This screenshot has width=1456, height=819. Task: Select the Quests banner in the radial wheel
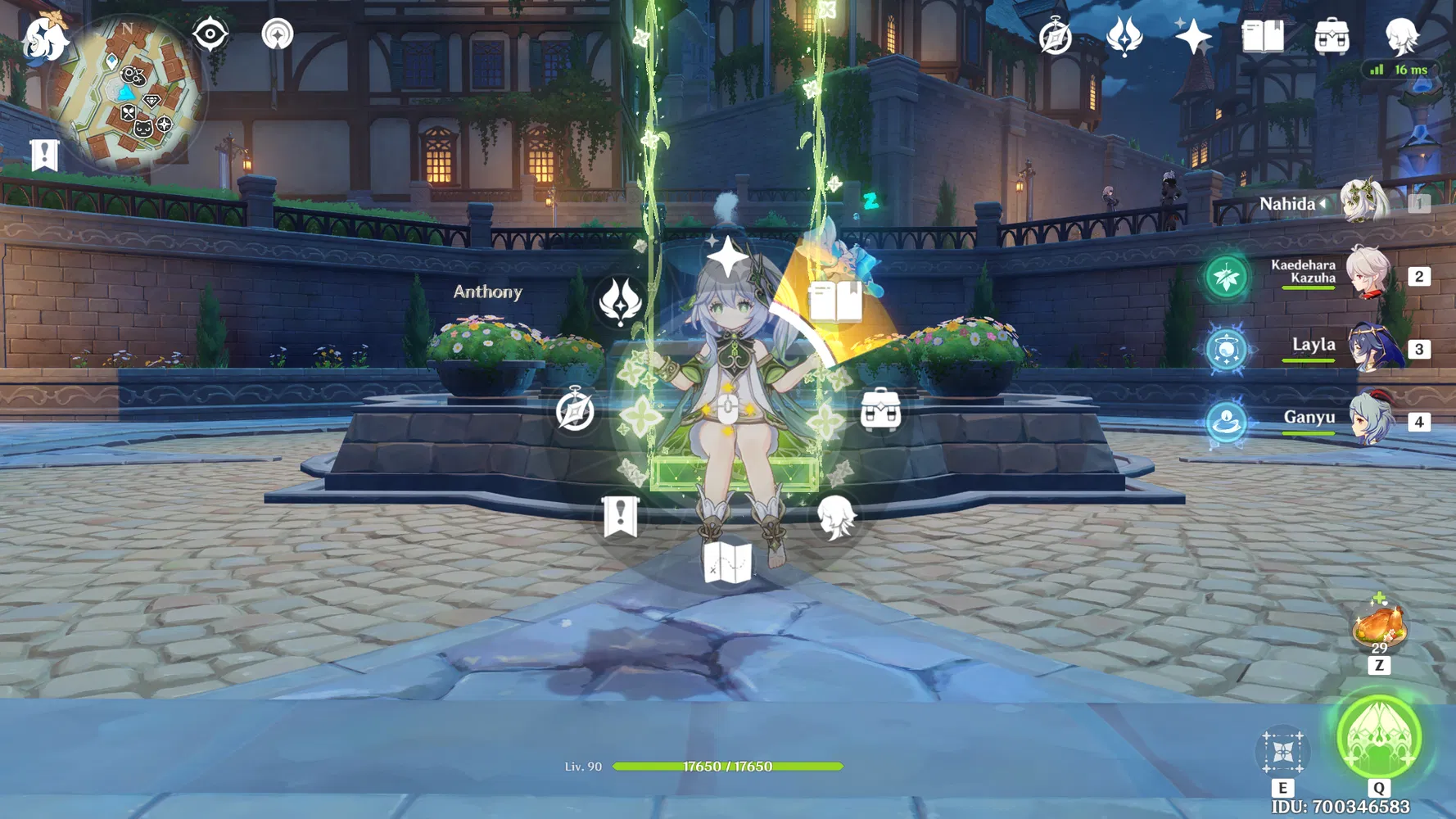click(x=620, y=516)
